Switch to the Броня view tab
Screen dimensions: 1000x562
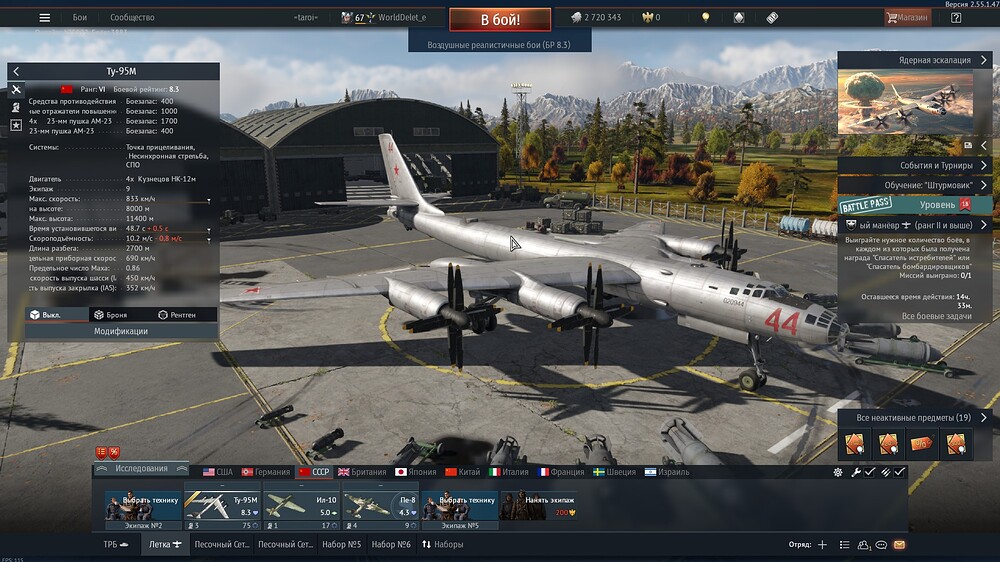(109, 315)
